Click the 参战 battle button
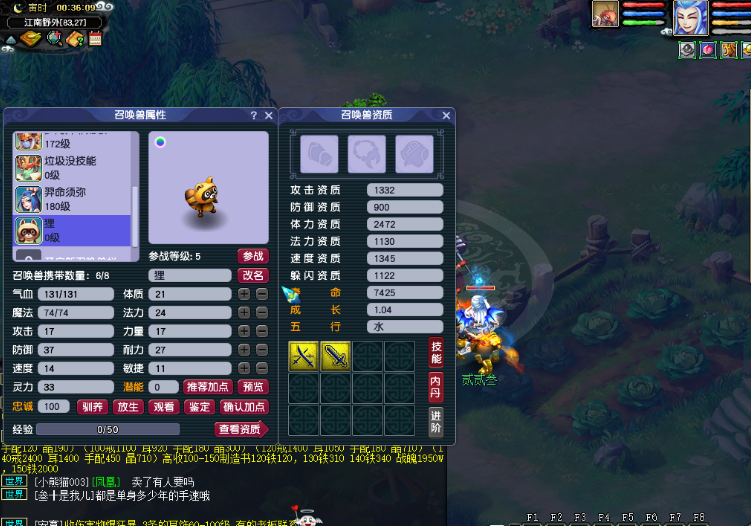 (x=253, y=257)
